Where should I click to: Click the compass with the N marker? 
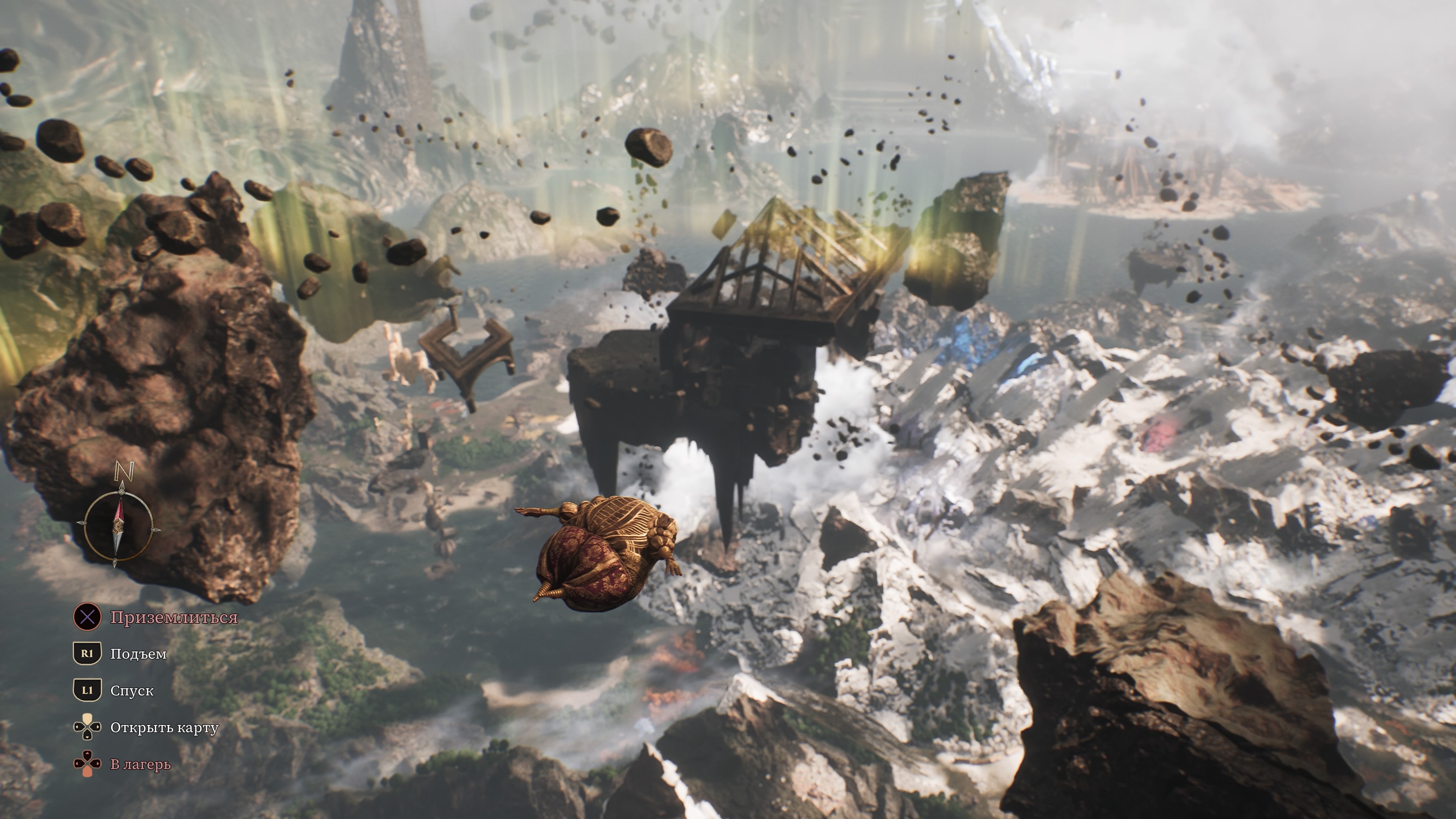coord(118,526)
